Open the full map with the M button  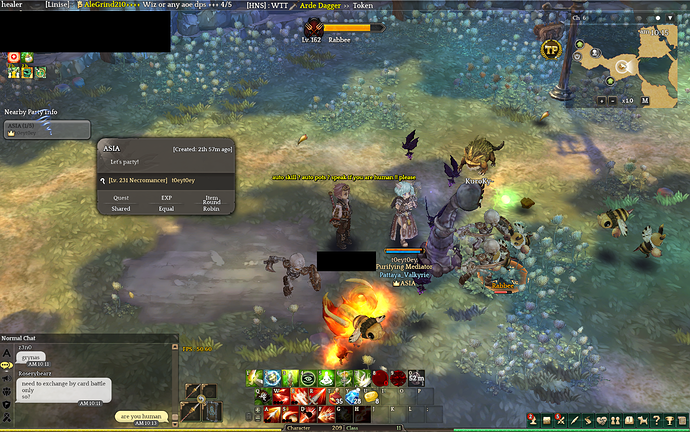click(x=645, y=101)
